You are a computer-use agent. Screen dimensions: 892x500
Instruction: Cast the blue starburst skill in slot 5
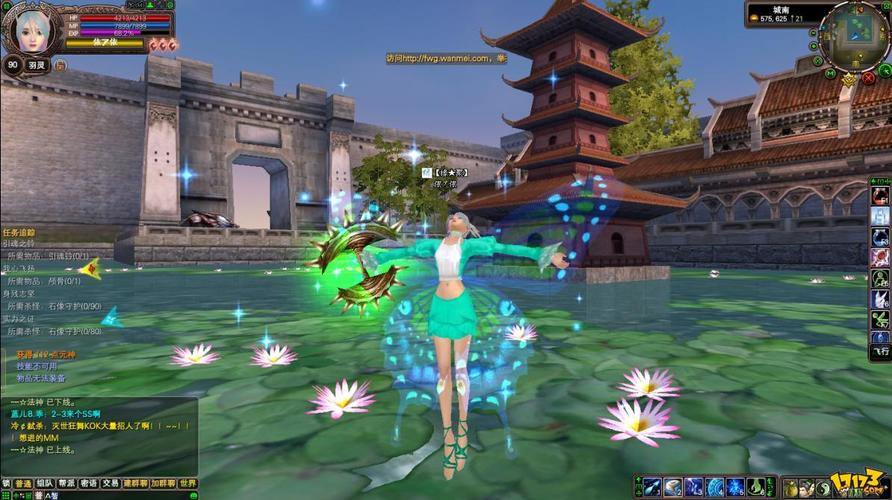pos(734,487)
